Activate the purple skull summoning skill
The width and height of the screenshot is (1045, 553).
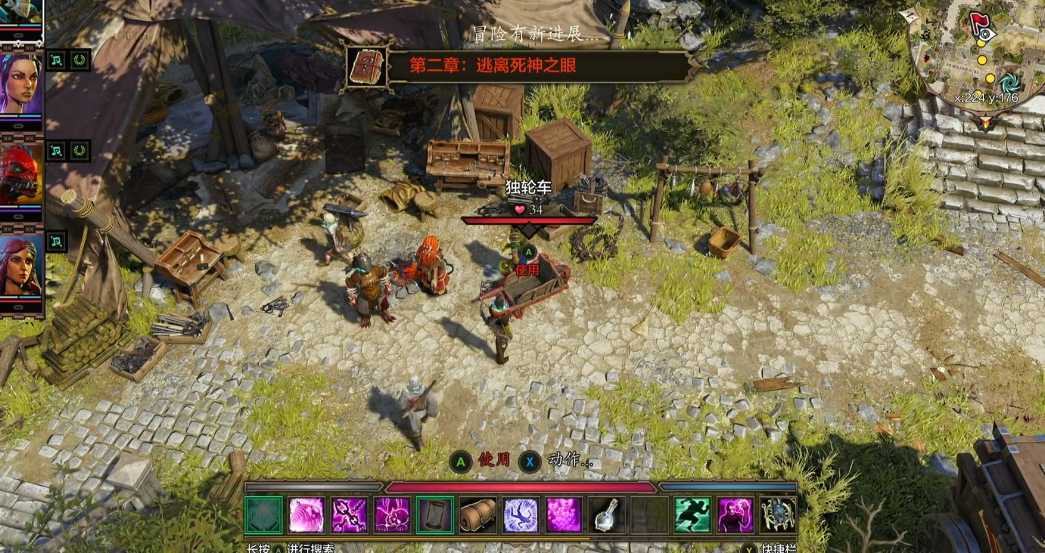tap(392, 515)
